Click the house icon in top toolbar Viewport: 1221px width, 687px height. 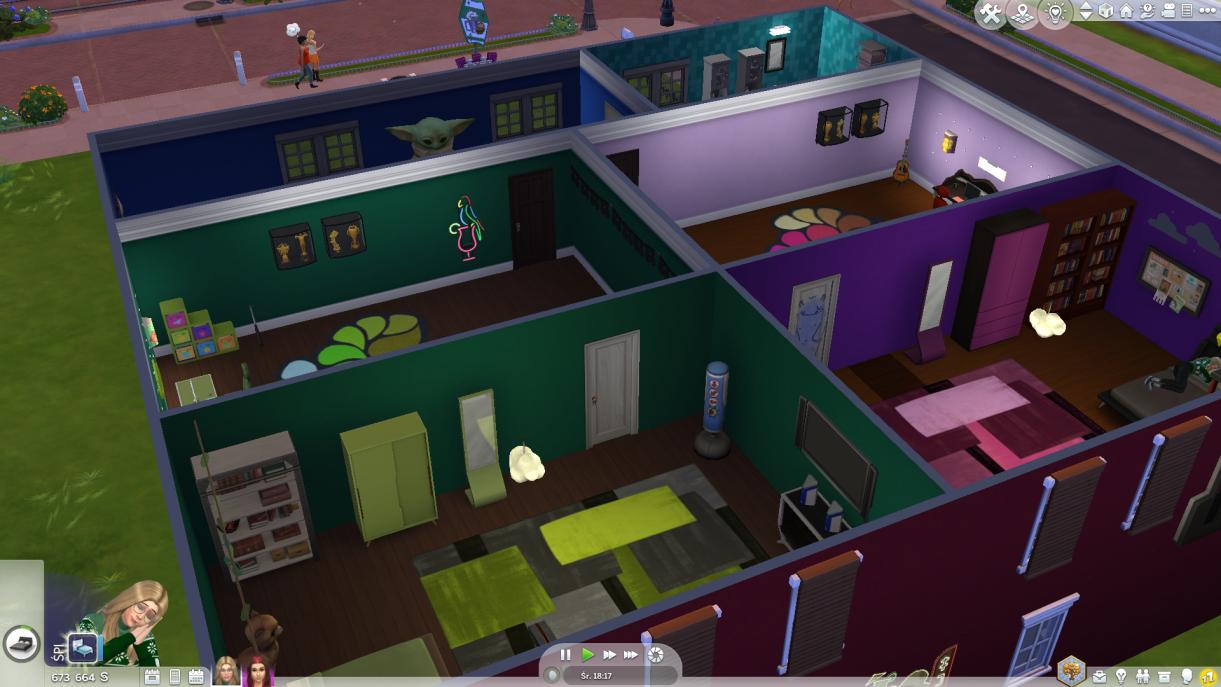point(1126,12)
